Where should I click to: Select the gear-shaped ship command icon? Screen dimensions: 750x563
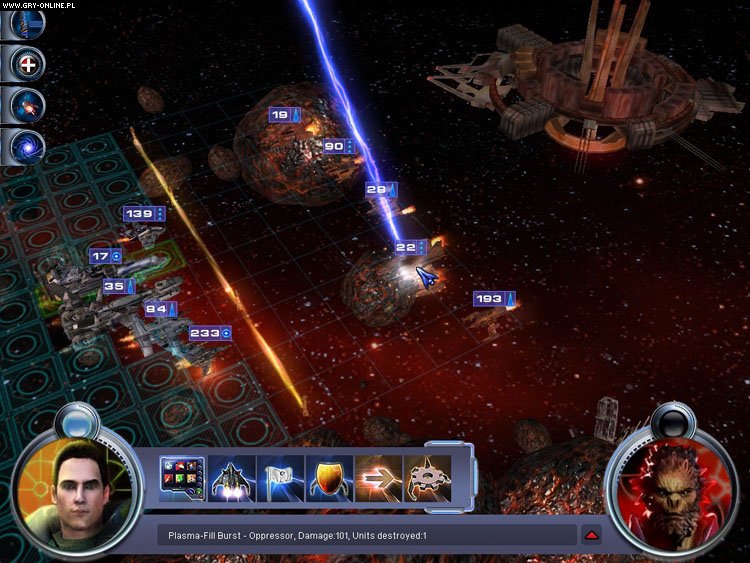[426, 479]
